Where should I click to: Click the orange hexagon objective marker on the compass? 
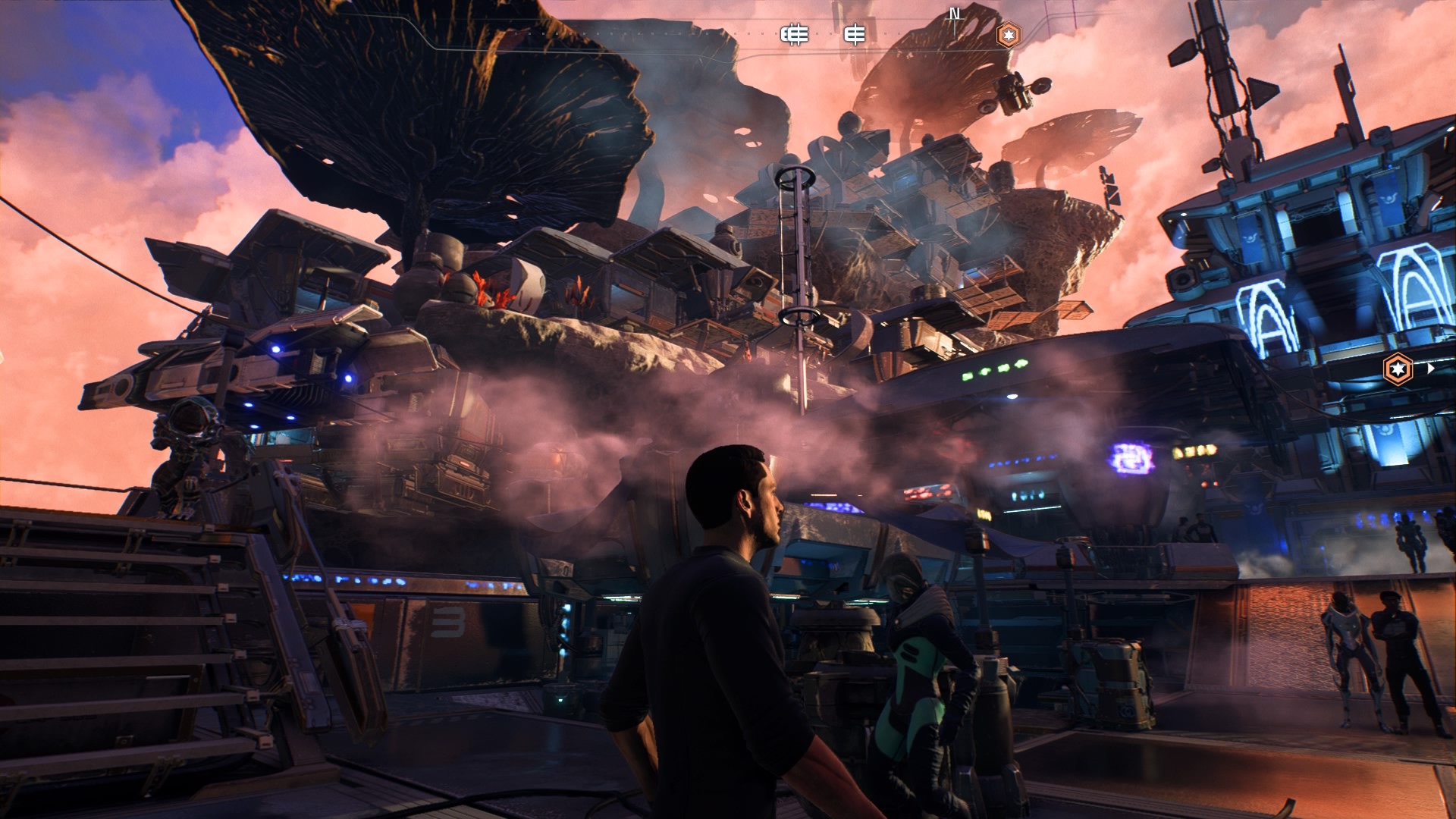point(1008,35)
